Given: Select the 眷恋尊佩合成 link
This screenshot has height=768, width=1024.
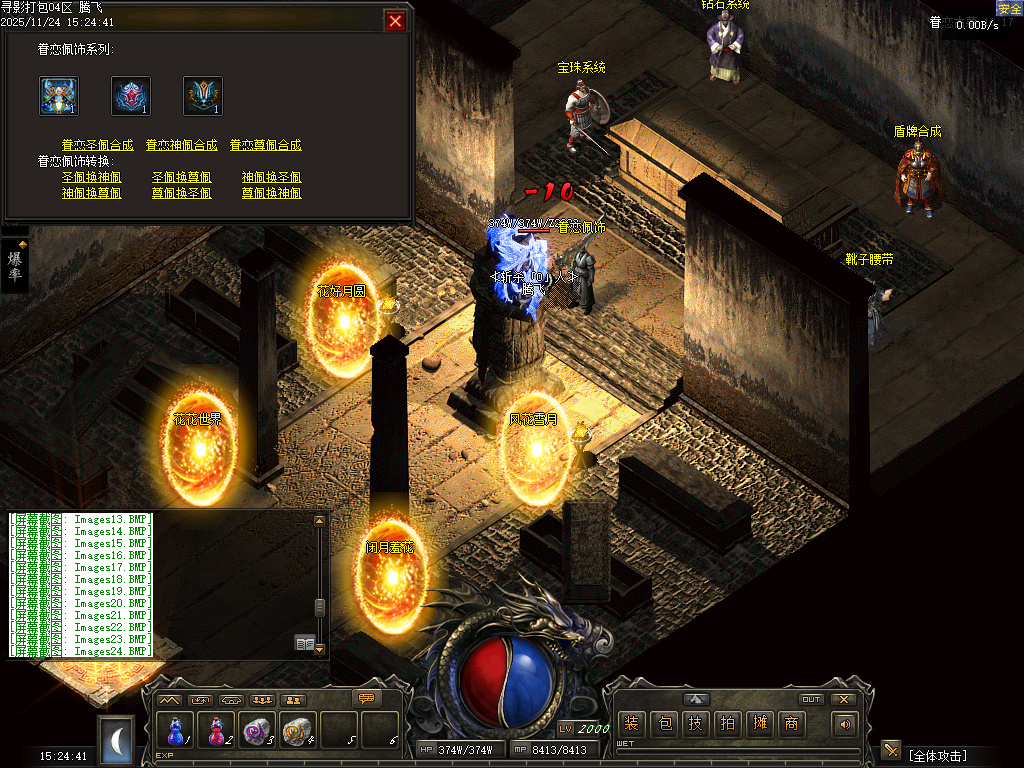Looking at the screenshot, I should coord(265,145).
